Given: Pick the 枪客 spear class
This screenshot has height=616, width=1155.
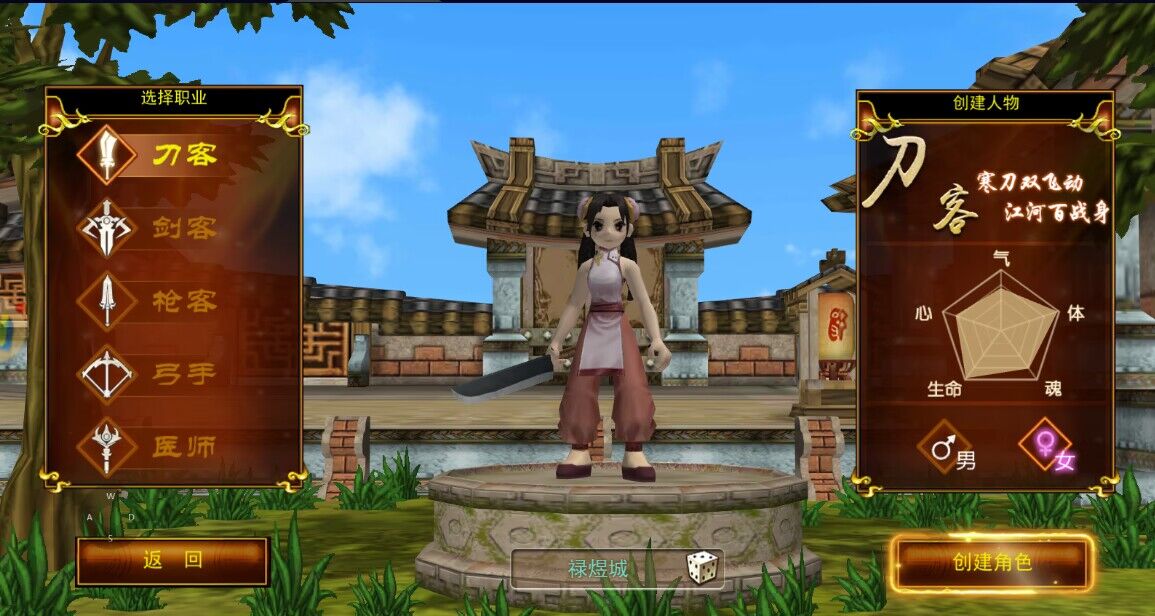Looking at the screenshot, I should [x=160, y=301].
